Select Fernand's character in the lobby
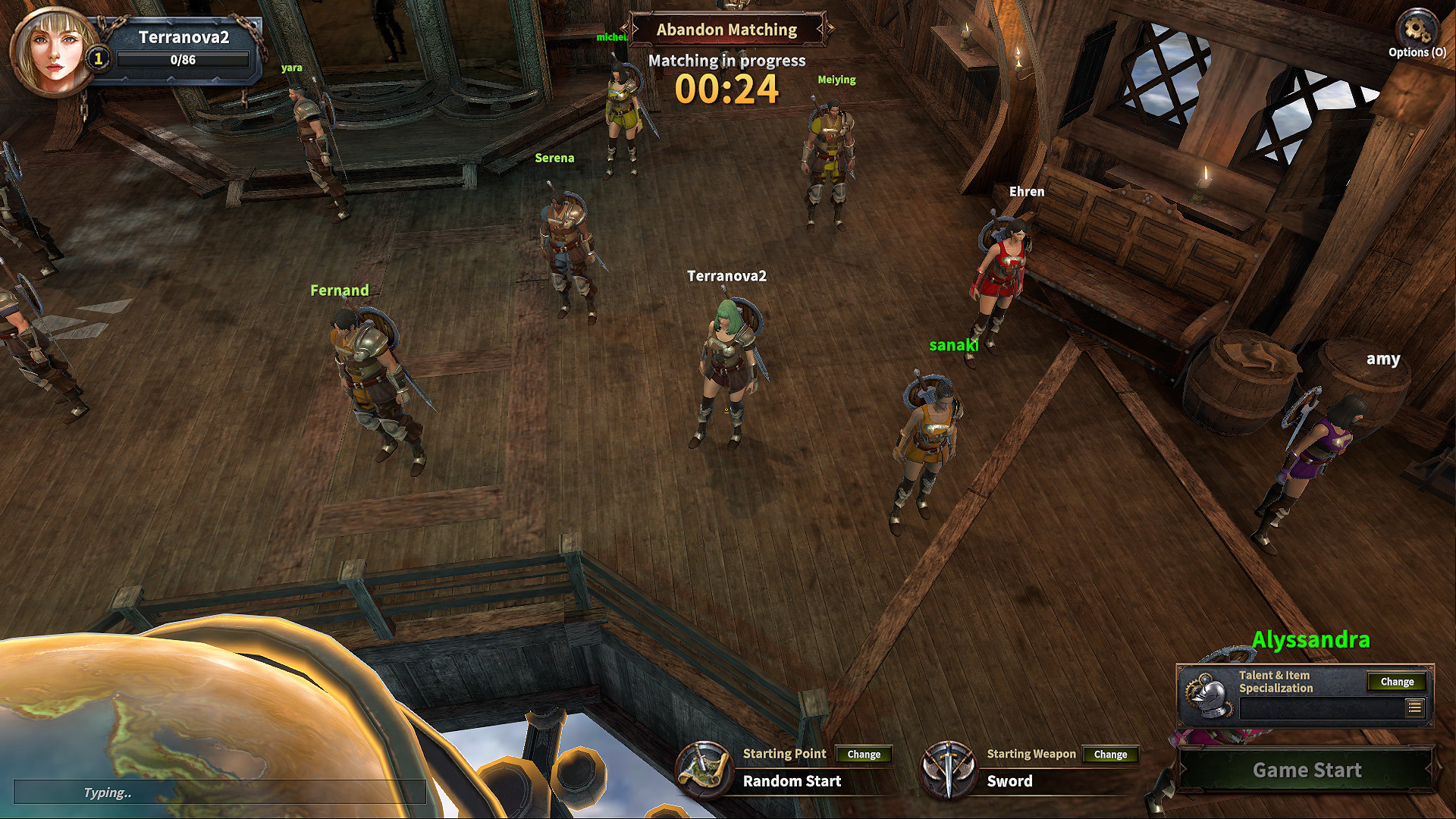This screenshot has height=819, width=1456. coord(339,290)
